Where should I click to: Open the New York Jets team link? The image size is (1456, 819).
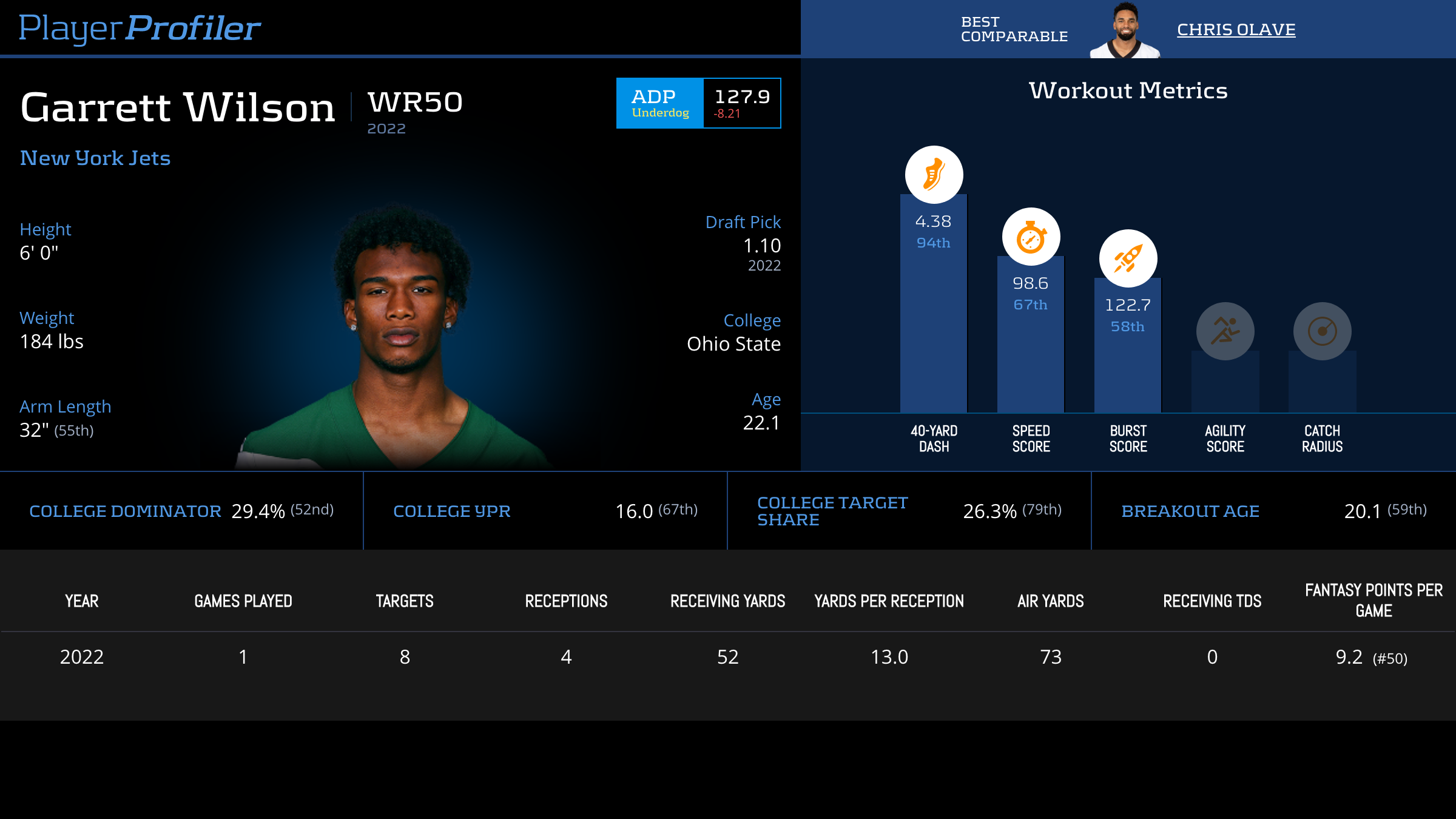pos(95,158)
